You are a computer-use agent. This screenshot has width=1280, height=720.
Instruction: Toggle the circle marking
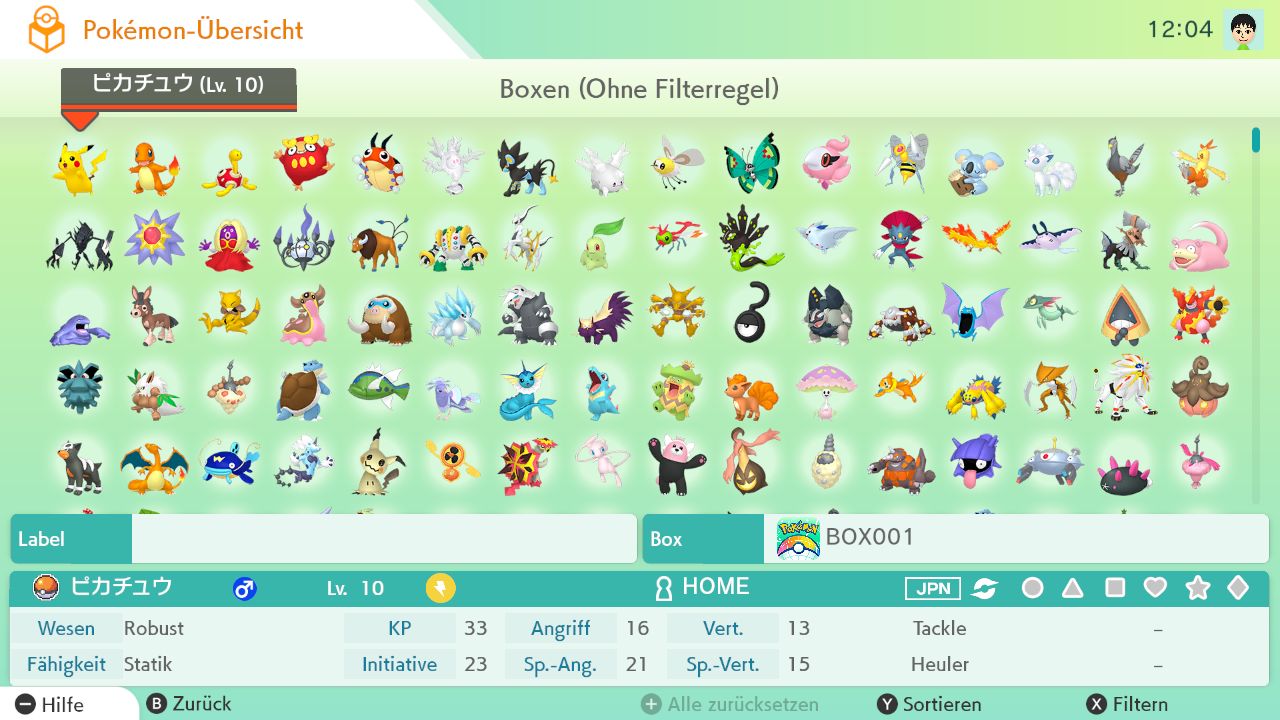coord(1032,588)
